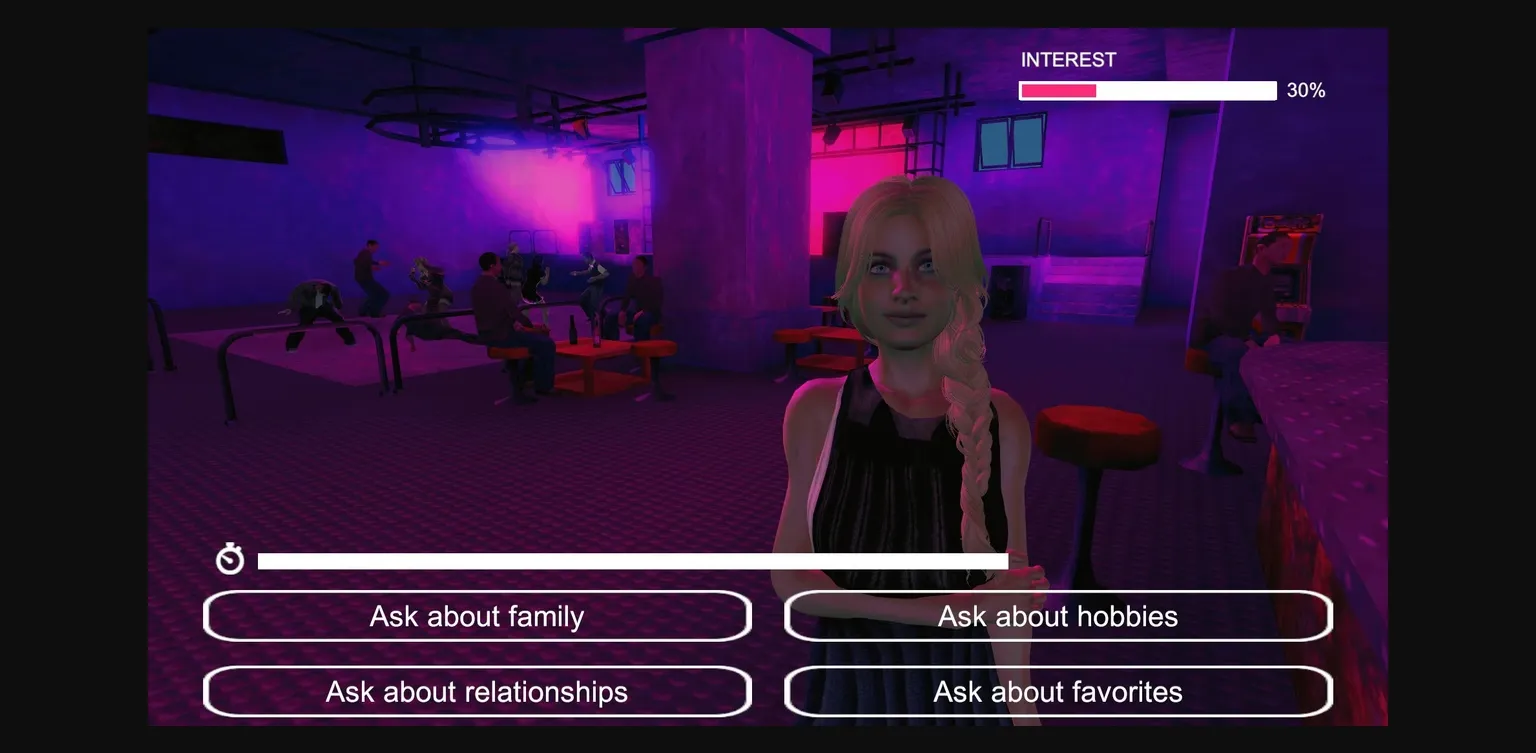Choose the 'Ask about relationships' dialogue option
The width and height of the screenshot is (1536, 753).
pyautogui.click(x=477, y=691)
